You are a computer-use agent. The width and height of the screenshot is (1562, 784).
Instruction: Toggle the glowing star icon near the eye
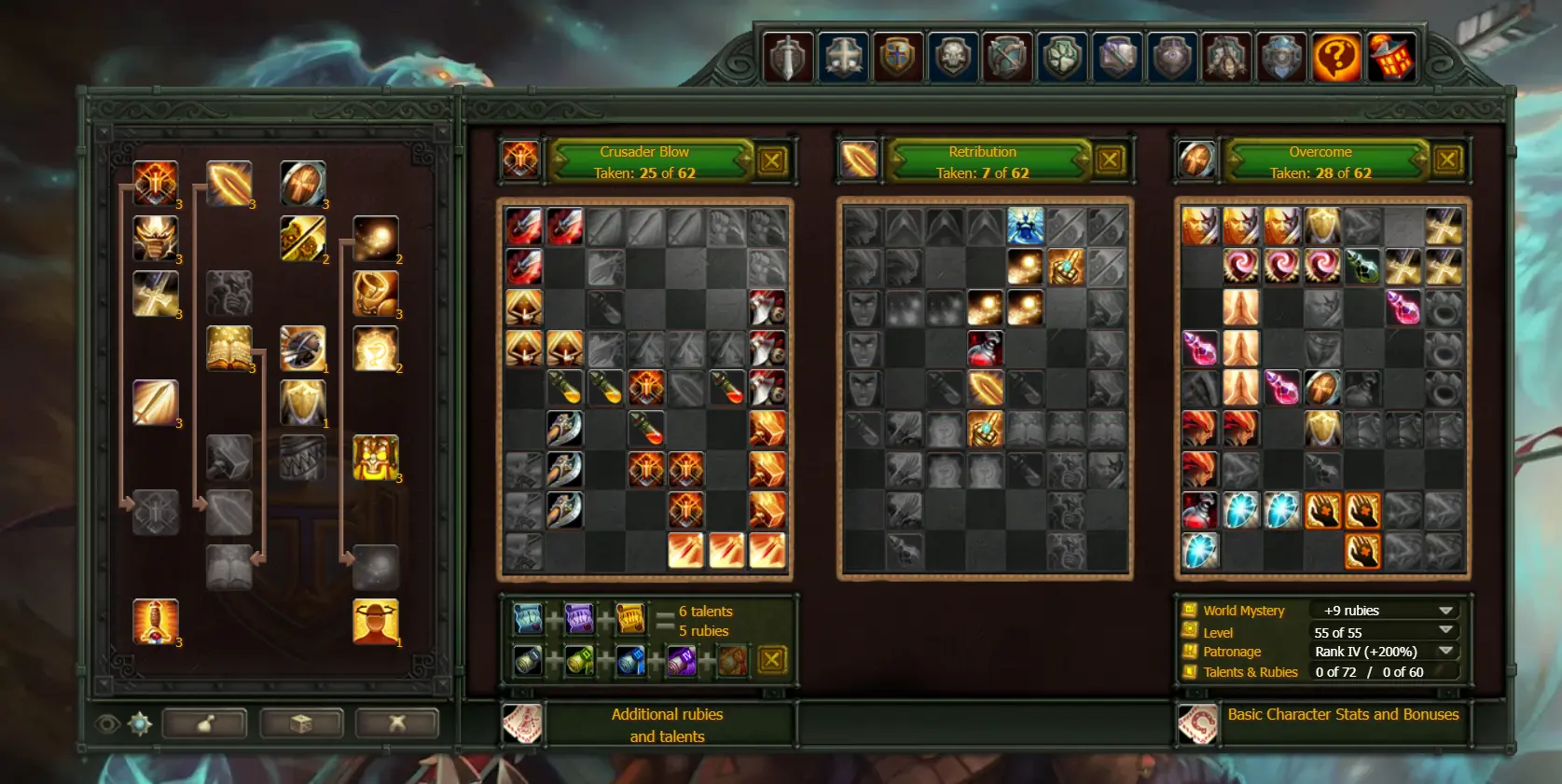[137, 724]
